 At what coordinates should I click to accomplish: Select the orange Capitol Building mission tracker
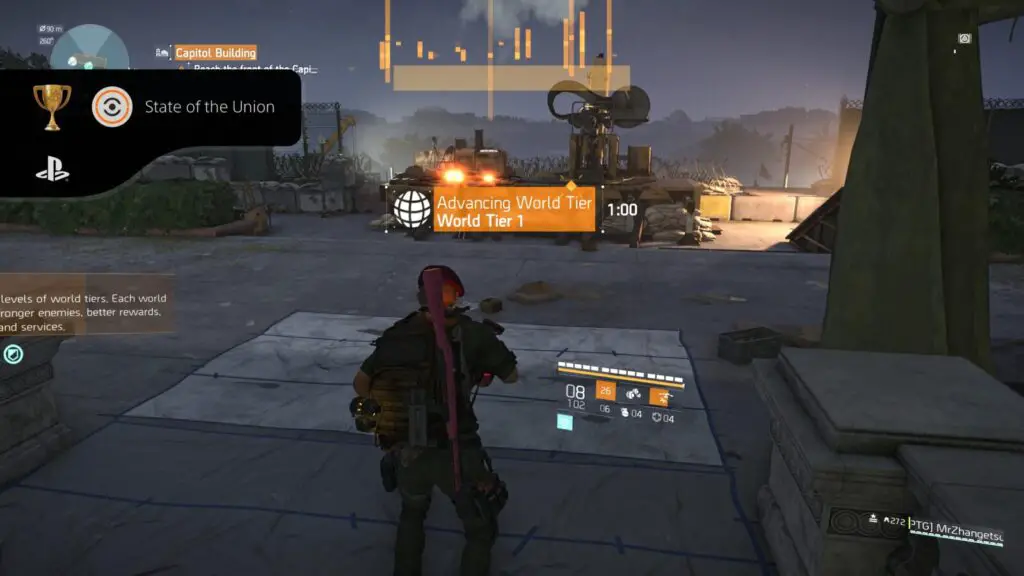coord(215,53)
